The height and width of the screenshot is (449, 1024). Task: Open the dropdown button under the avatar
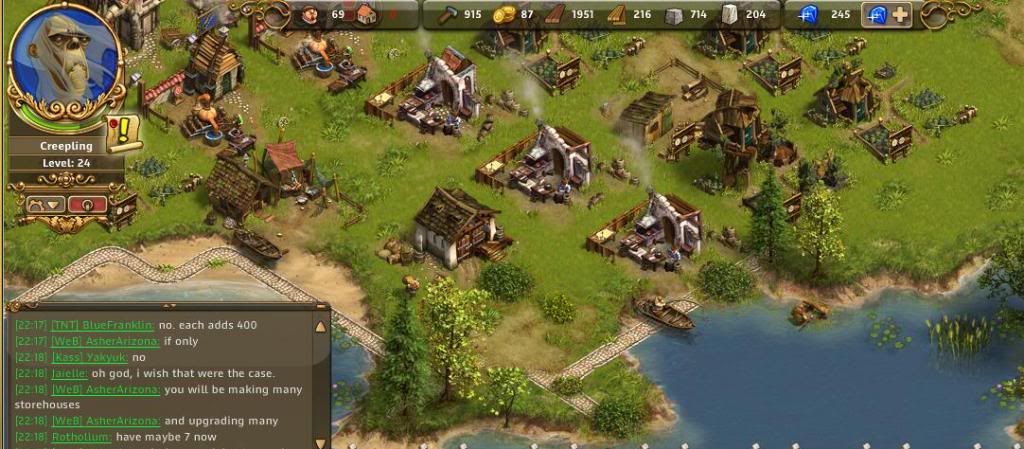coord(47,204)
